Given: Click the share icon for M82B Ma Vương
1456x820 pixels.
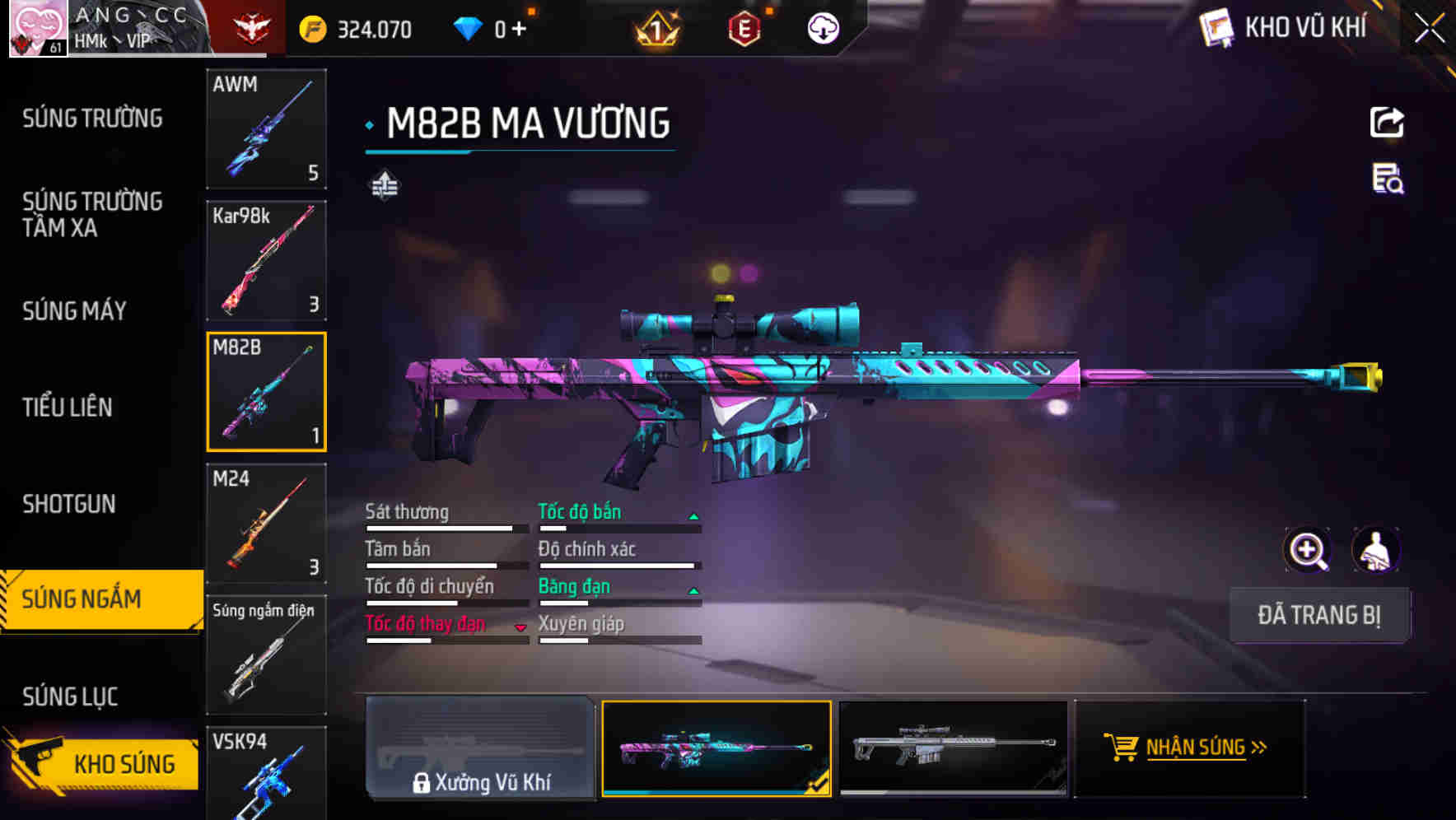Looking at the screenshot, I should pyautogui.click(x=1387, y=122).
